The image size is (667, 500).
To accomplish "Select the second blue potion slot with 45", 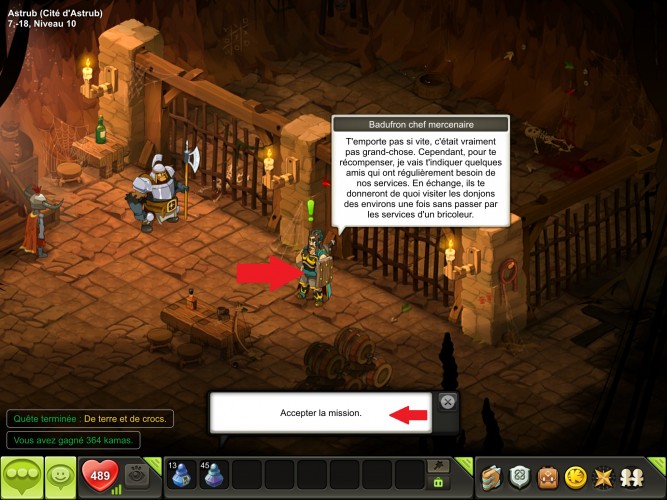I will (x=214, y=476).
